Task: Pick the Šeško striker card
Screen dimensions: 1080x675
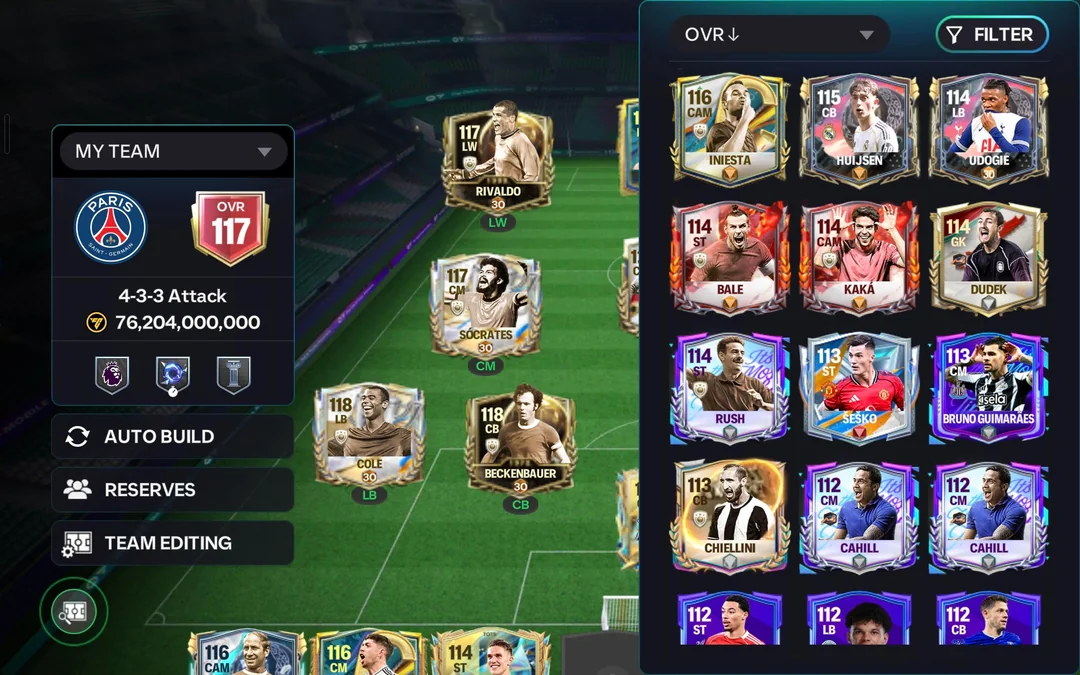Action: click(859, 387)
